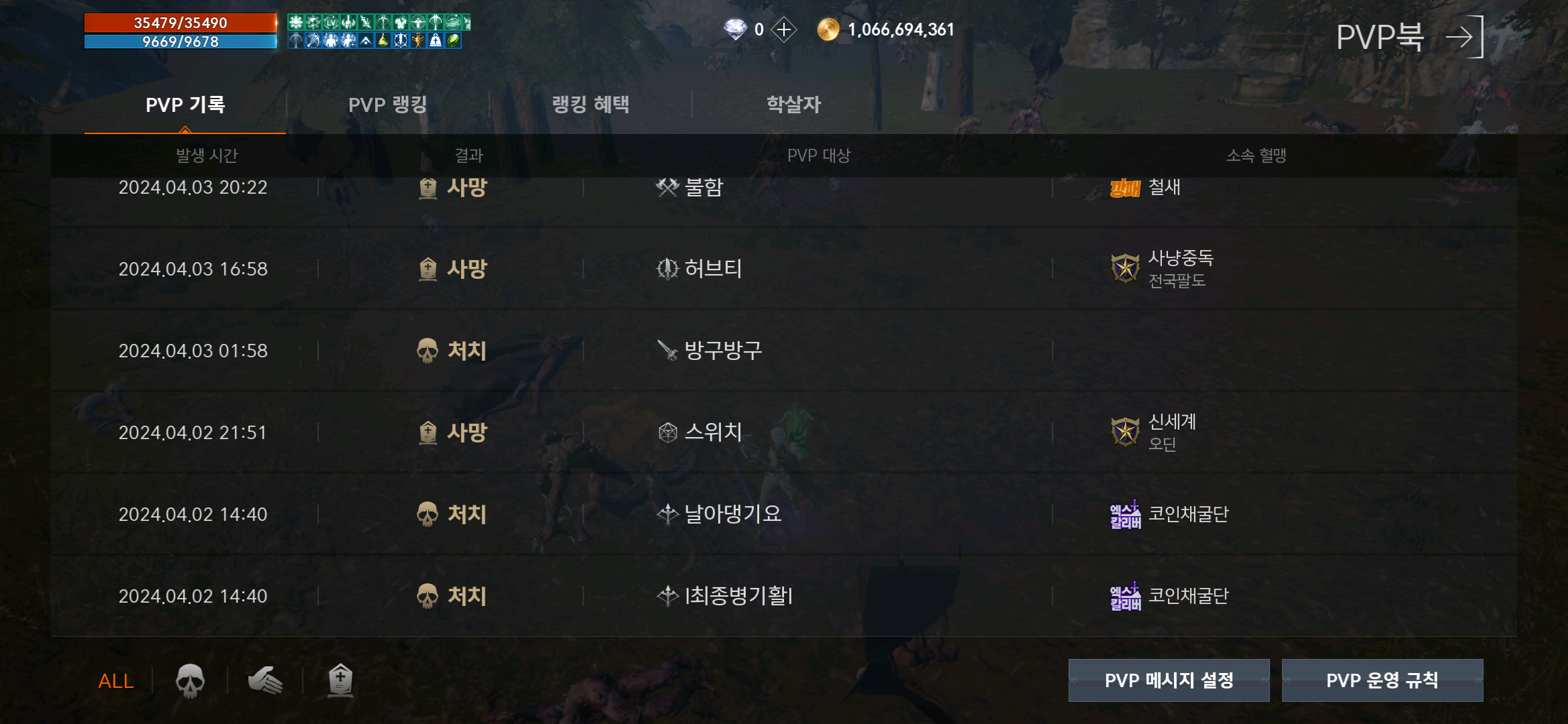Click the hand surrender filter icon
1568x724 pixels.
tap(265, 679)
